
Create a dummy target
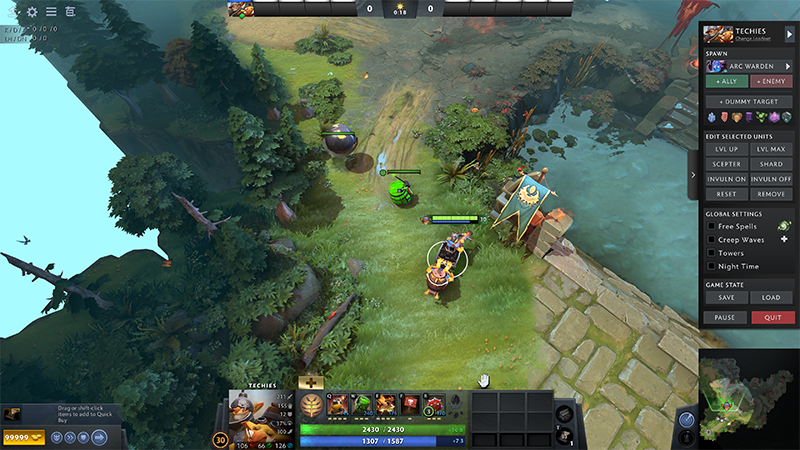tap(750, 102)
